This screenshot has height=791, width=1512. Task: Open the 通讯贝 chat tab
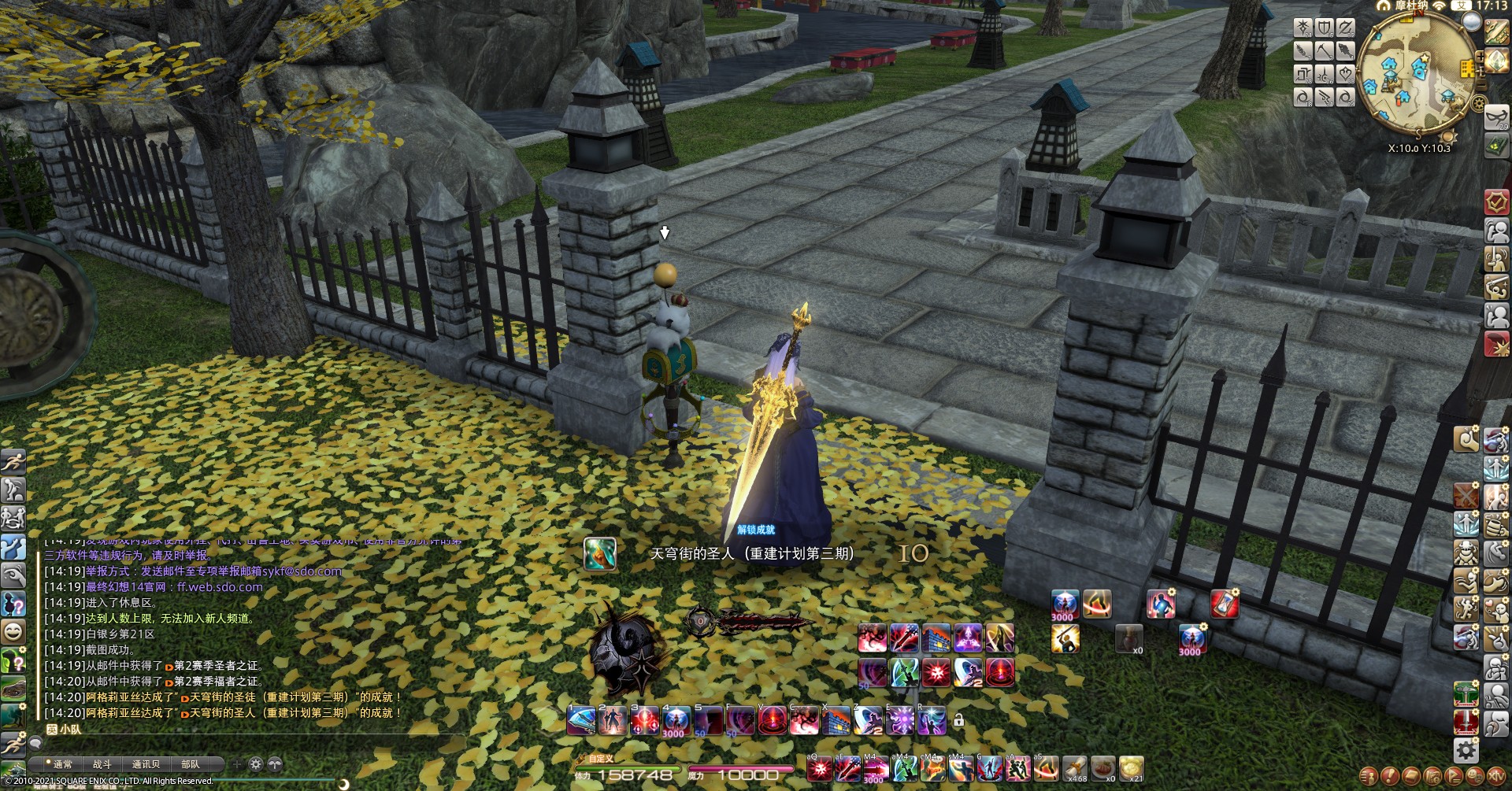coord(146,764)
